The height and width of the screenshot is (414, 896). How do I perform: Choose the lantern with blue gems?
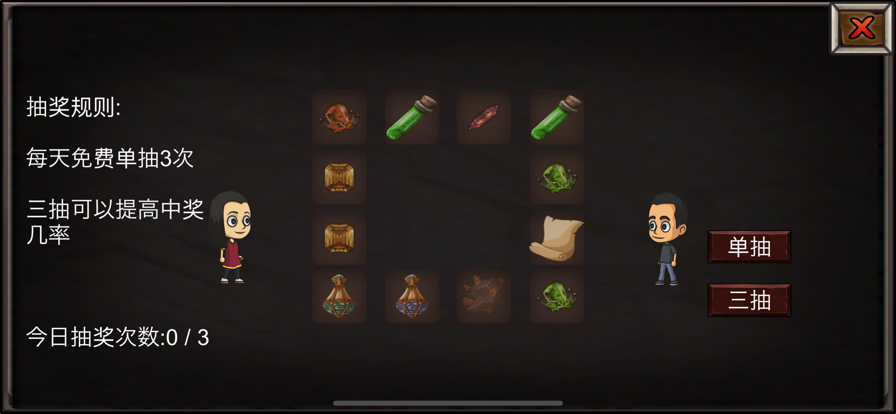point(411,297)
